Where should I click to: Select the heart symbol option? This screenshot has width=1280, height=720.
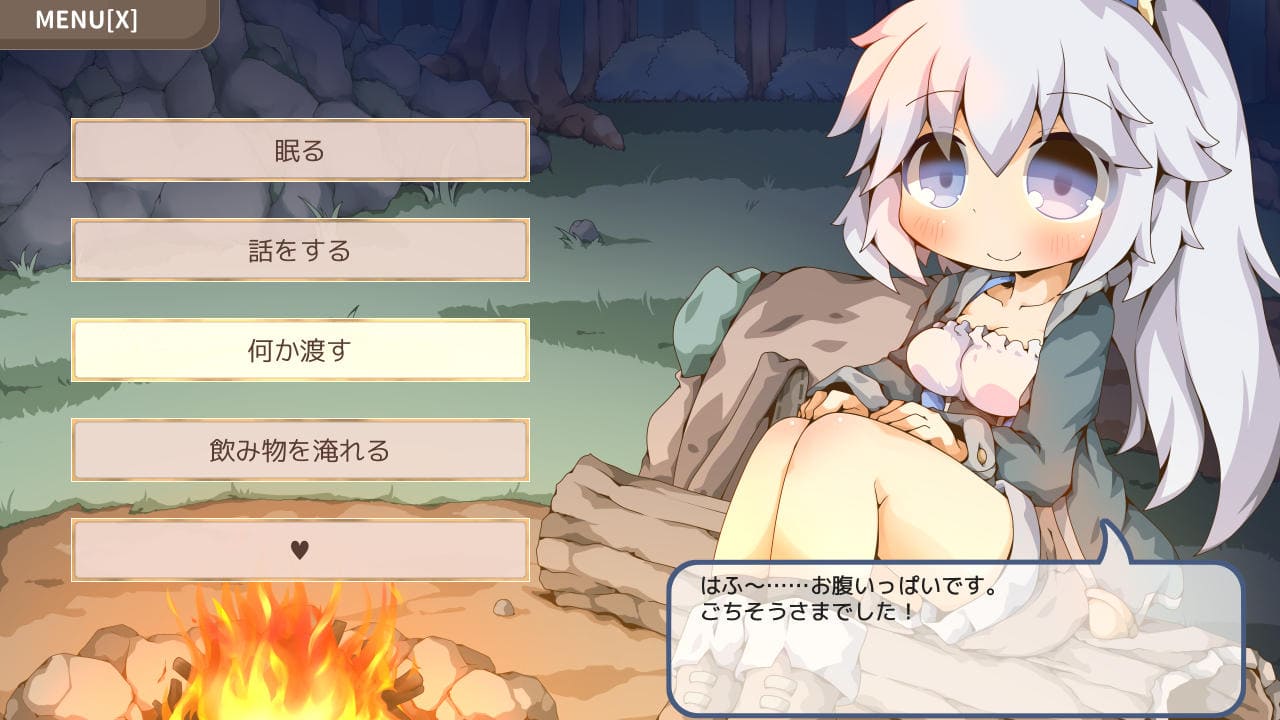click(300, 549)
